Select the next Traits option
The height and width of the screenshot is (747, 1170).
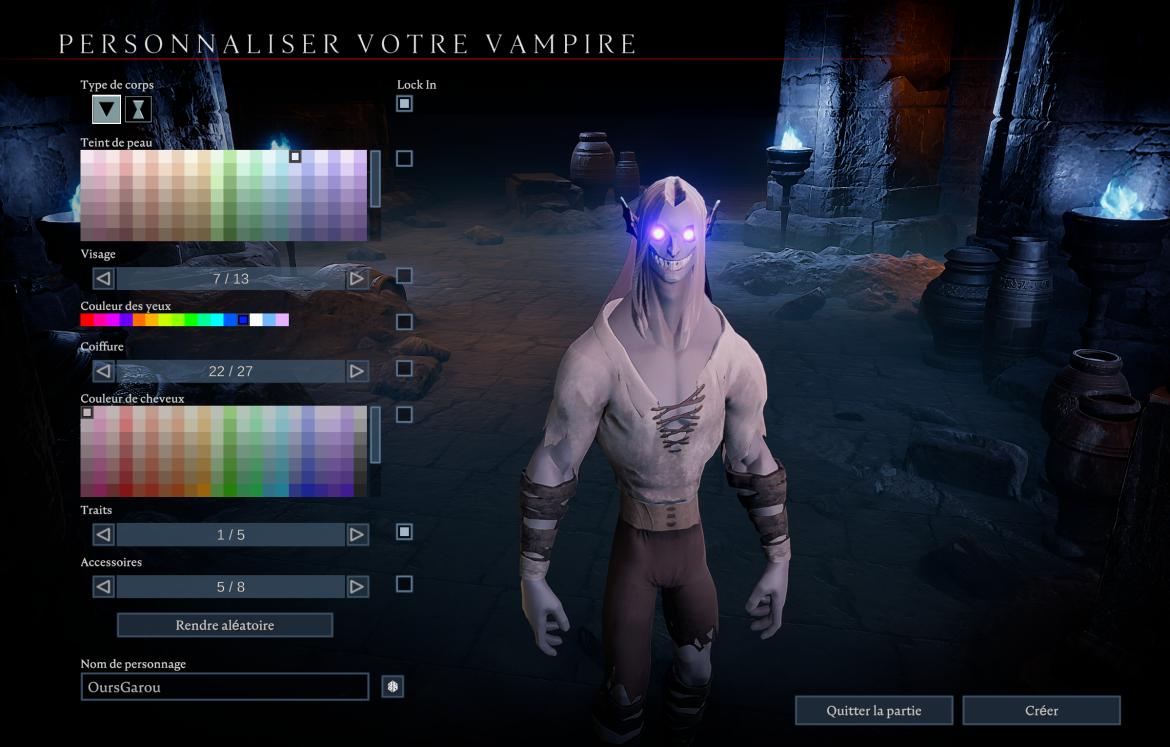point(357,535)
